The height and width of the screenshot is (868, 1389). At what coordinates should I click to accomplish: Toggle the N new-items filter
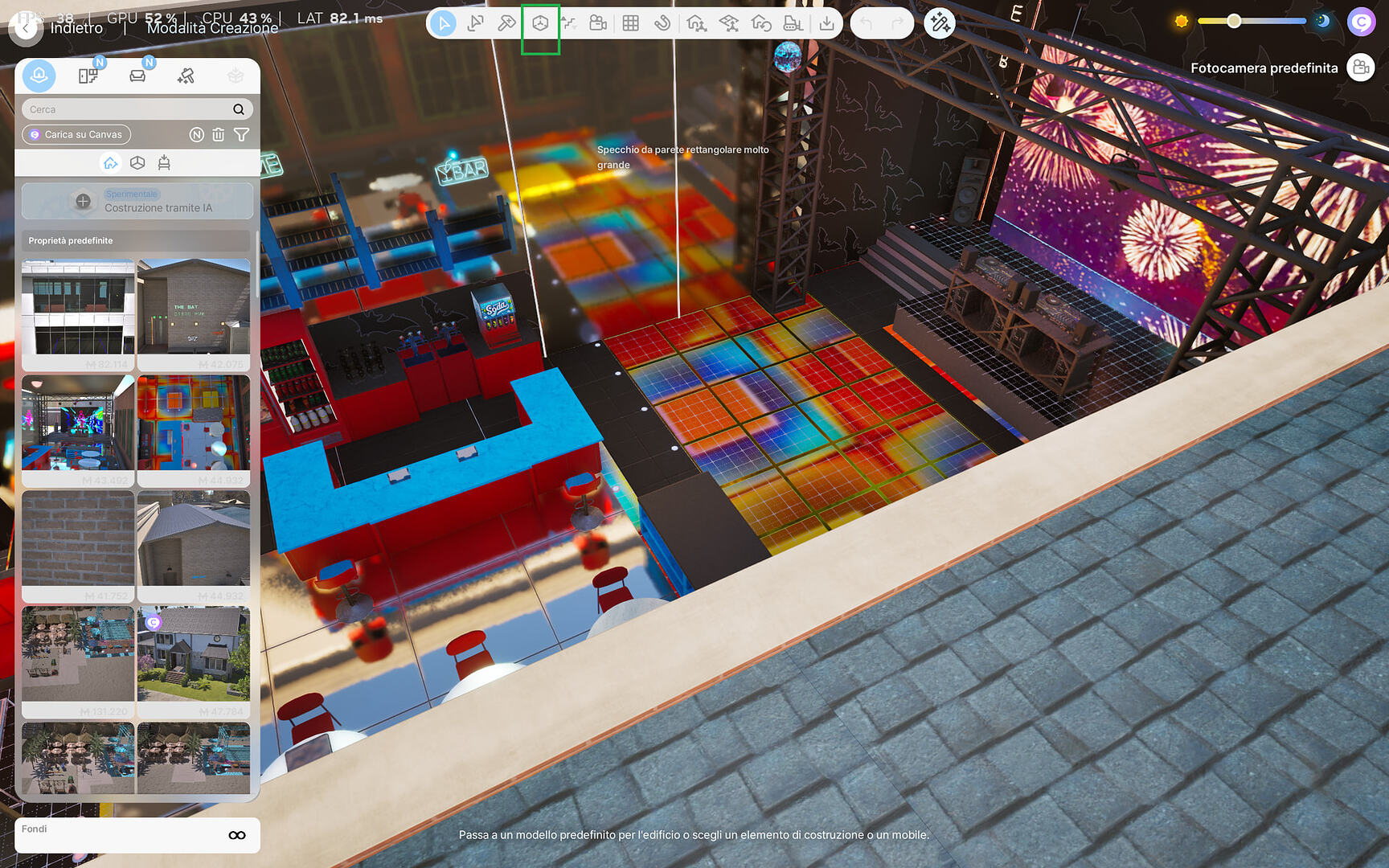196,134
